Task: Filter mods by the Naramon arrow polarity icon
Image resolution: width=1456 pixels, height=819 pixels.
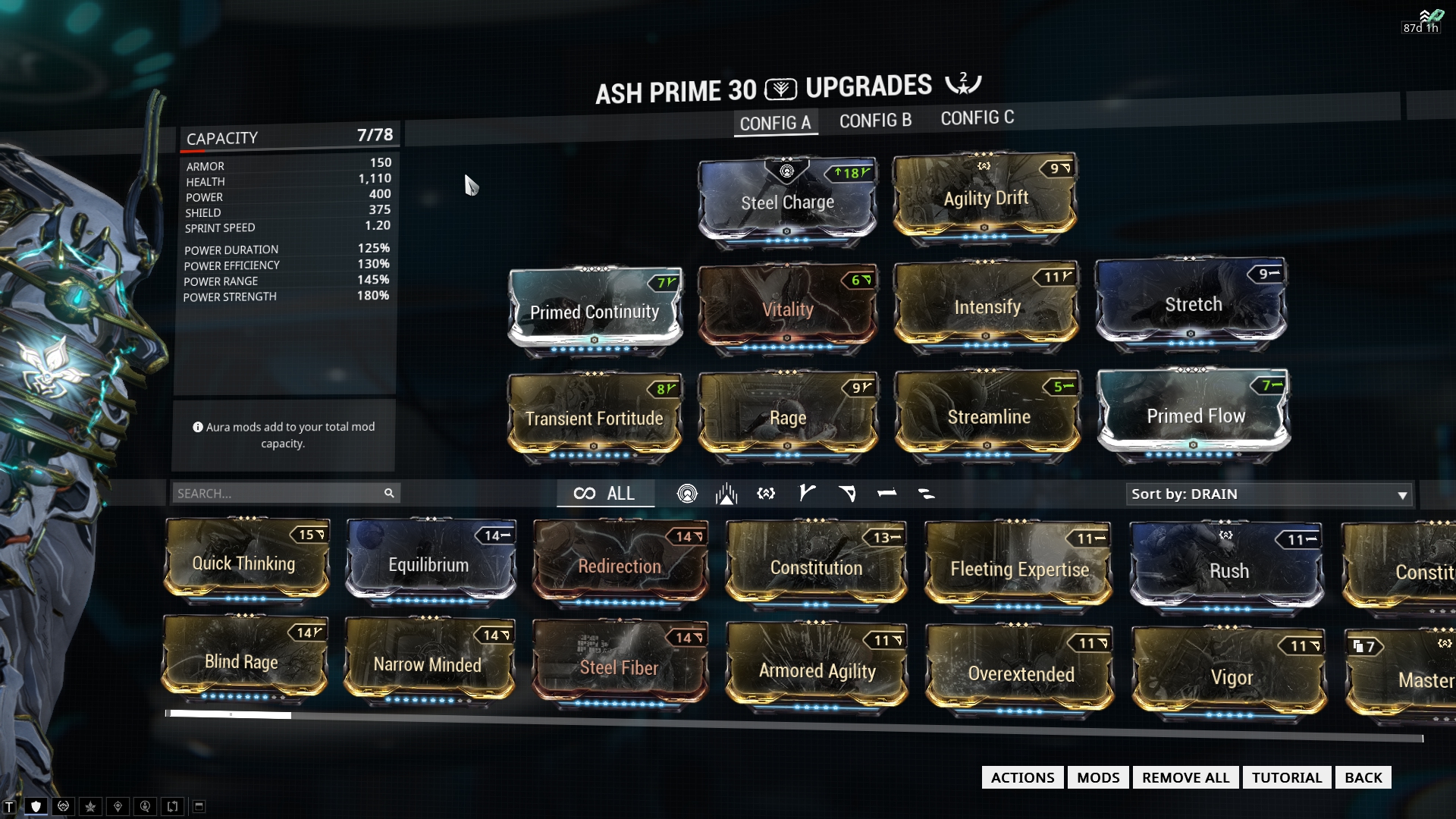Action: pos(848,493)
